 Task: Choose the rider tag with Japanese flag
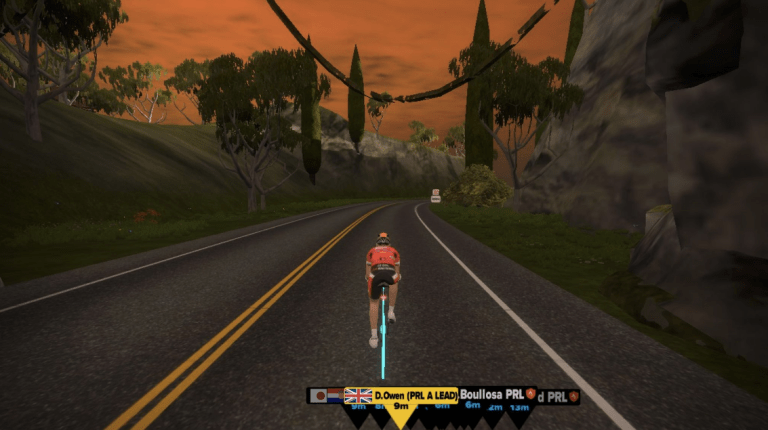click(318, 396)
